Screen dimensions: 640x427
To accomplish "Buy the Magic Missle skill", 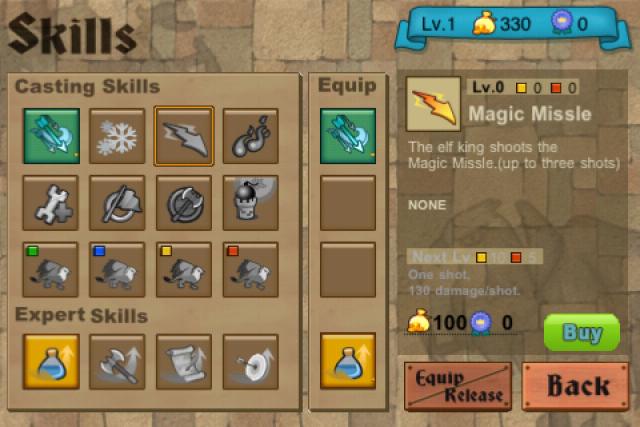I will (581, 332).
